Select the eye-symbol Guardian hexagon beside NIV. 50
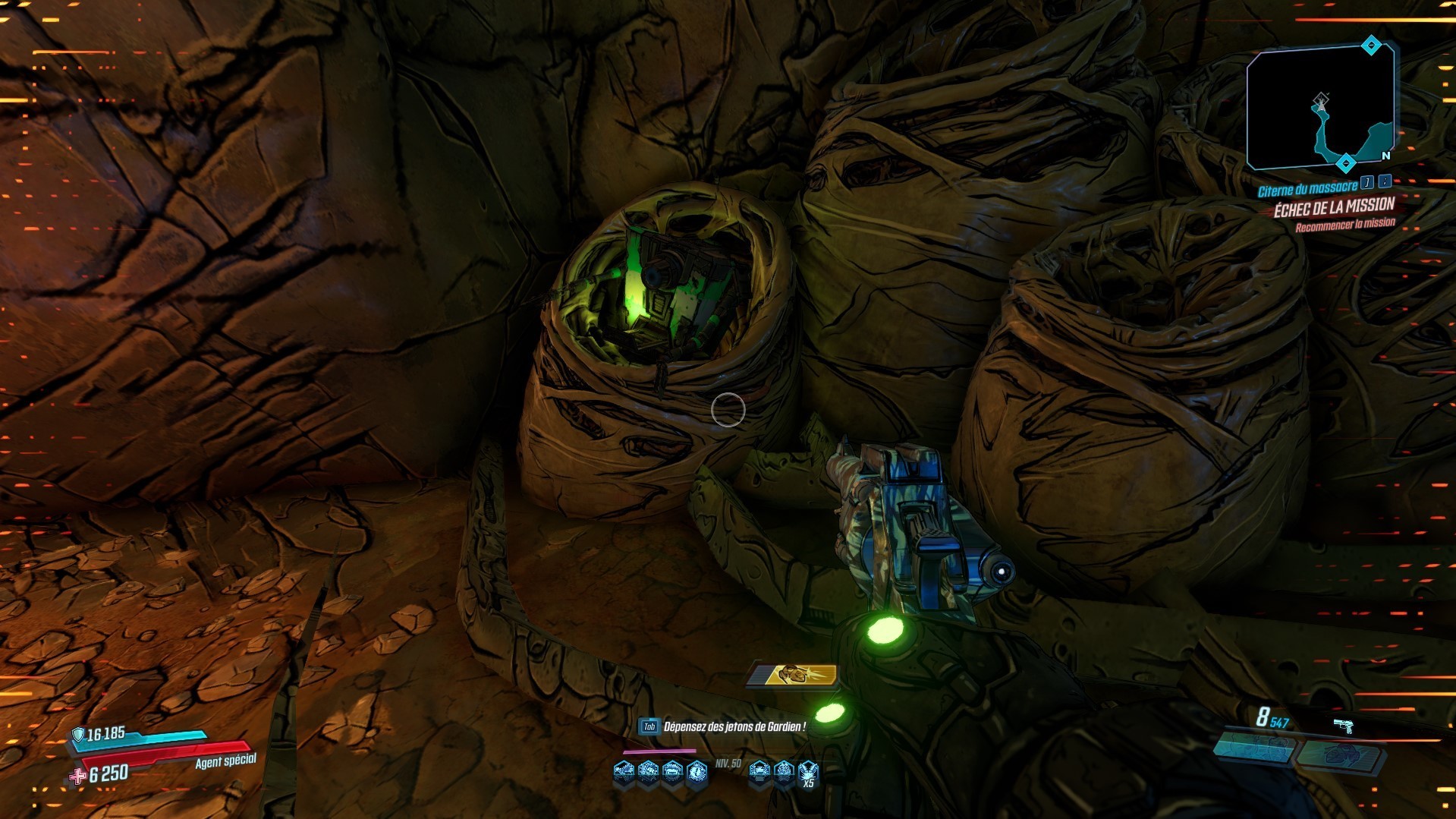Screen dimensions: 1456x819 tap(697, 772)
